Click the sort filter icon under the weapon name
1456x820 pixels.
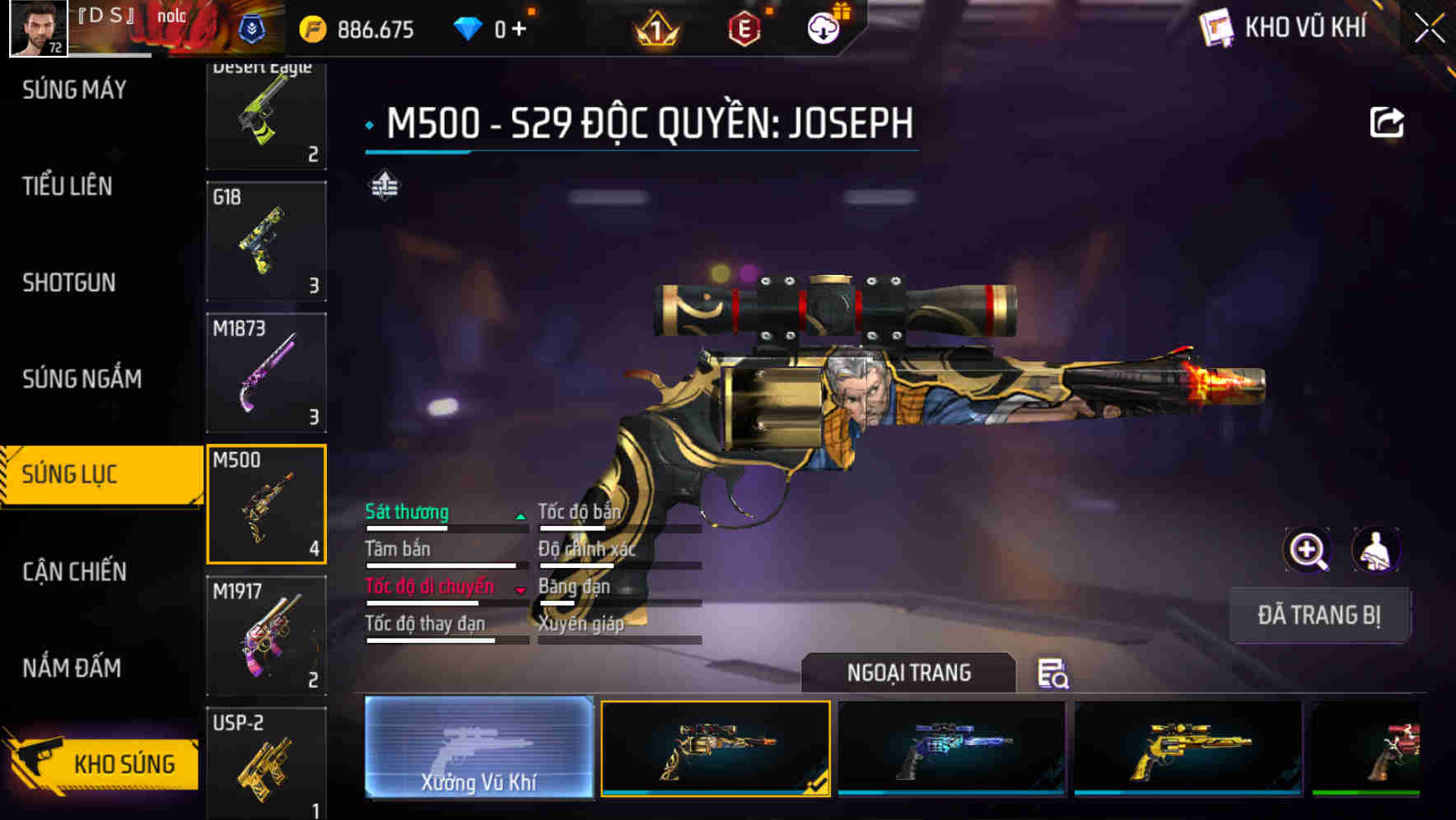(x=383, y=185)
